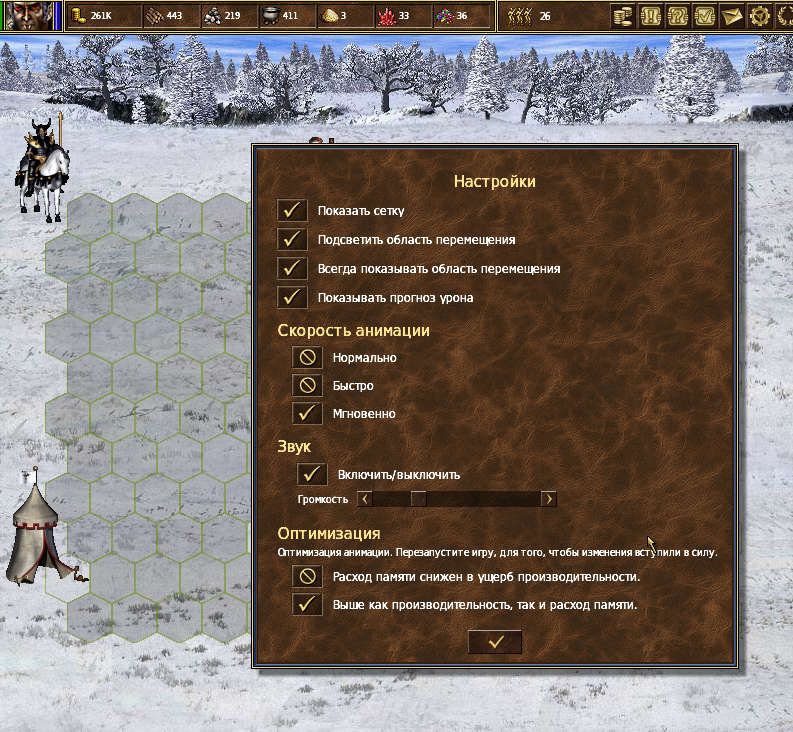The width and height of the screenshot is (793, 732).
Task: Toggle "Подсветить область перемещения" checkbox
Action: pyautogui.click(x=293, y=240)
